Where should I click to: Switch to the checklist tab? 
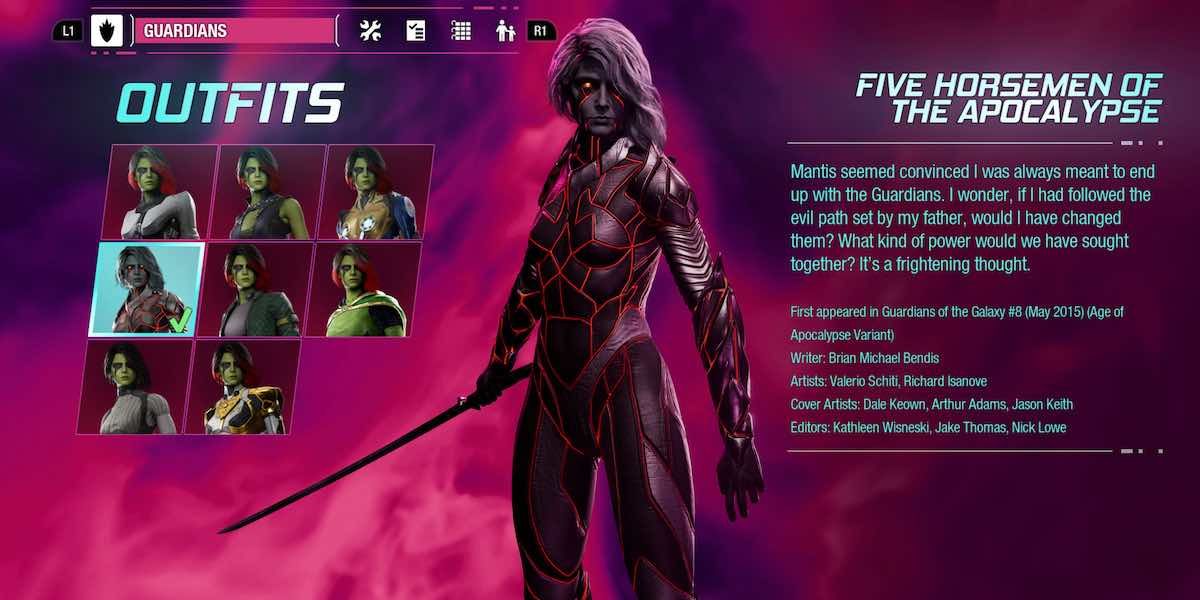click(x=416, y=31)
